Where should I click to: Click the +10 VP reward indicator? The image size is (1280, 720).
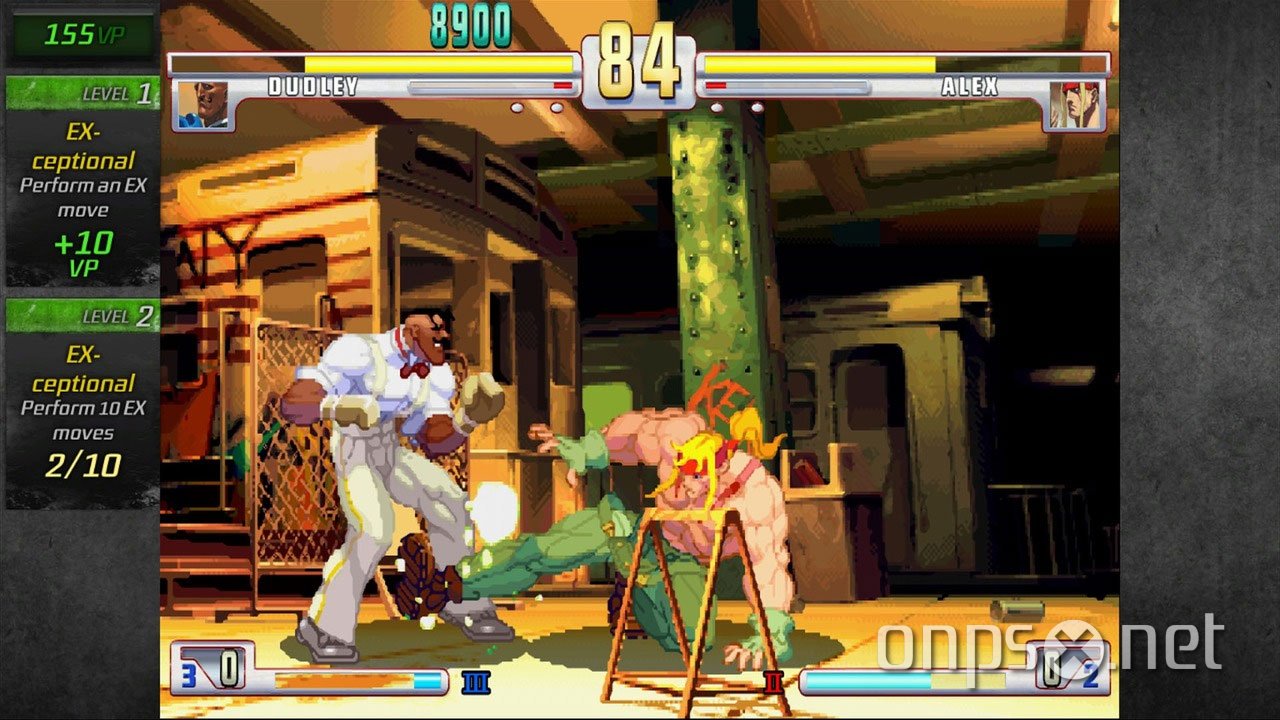[x=82, y=247]
